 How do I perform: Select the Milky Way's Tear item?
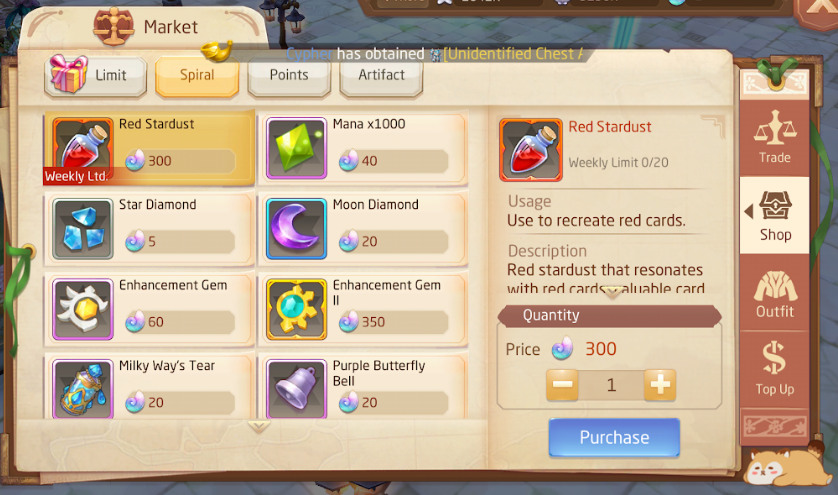(x=149, y=388)
